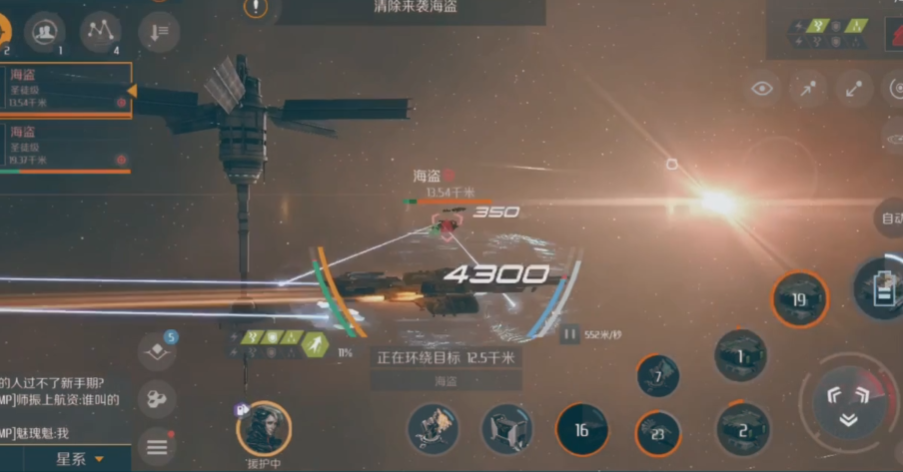Pause orbiting with the speed pause button

pos(570,335)
